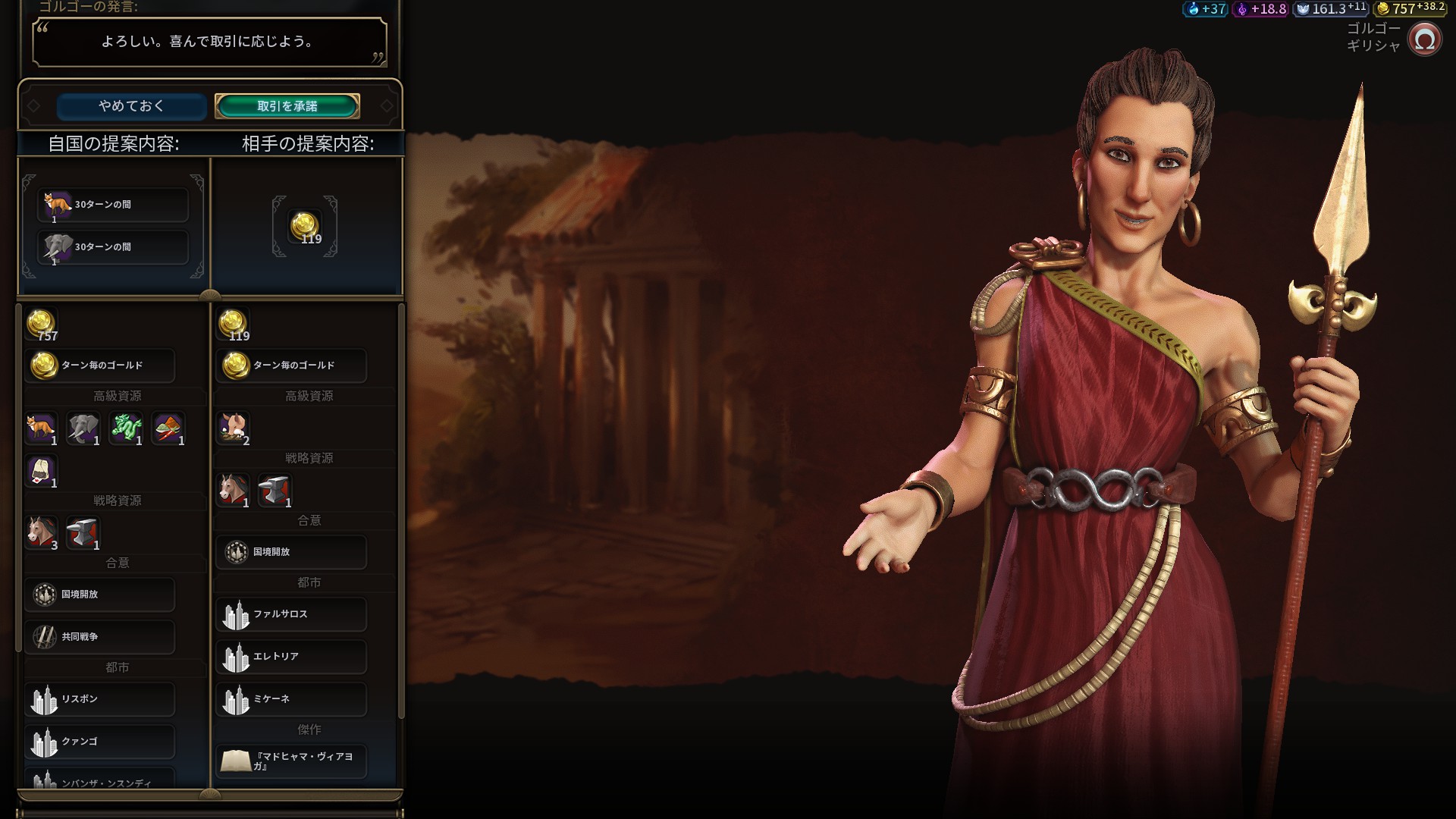Request the great work マドヒャマ・ヴィアヨガ
1456x819 pixels.
point(291,761)
